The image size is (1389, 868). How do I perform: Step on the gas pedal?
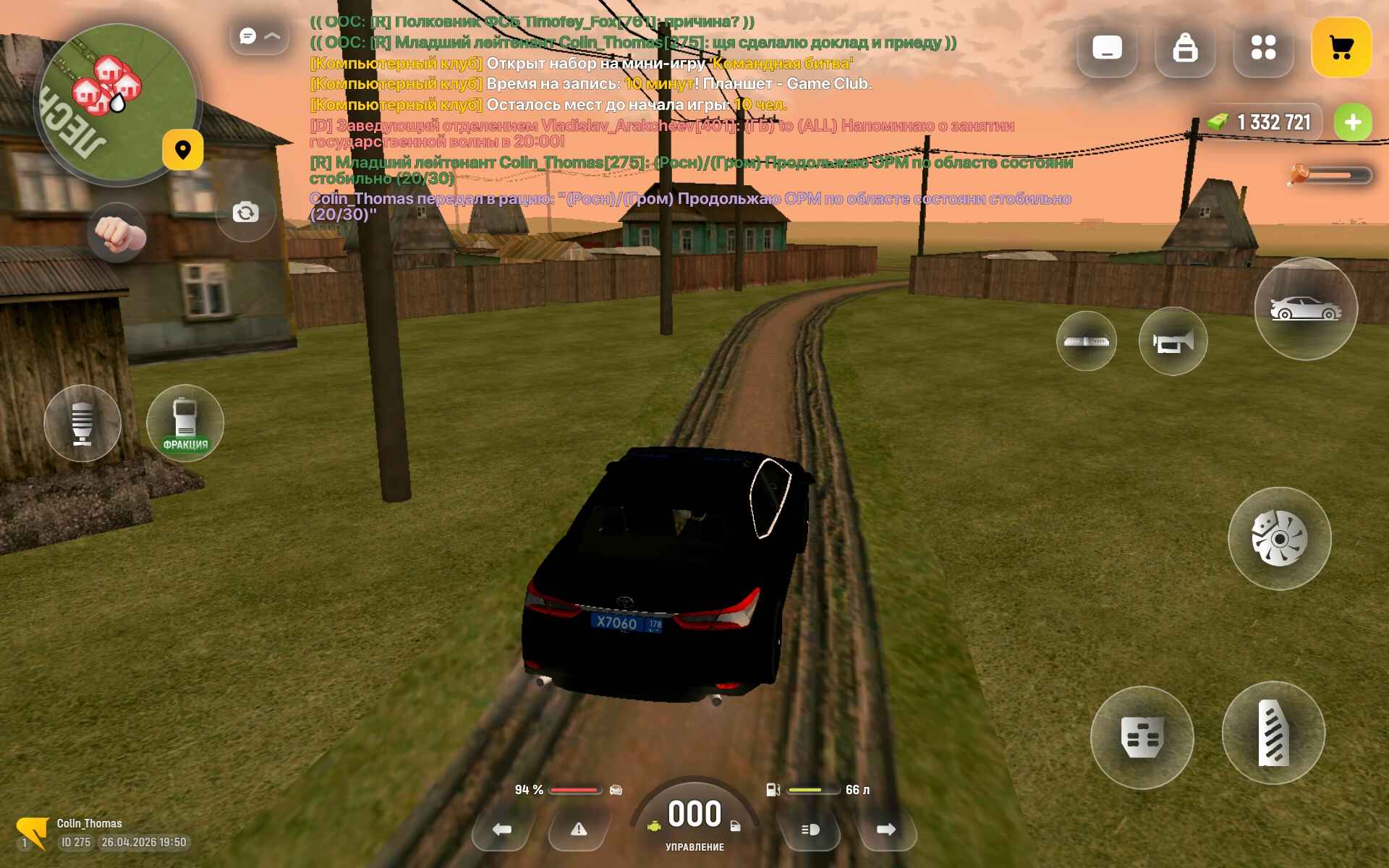tap(1273, 733)
